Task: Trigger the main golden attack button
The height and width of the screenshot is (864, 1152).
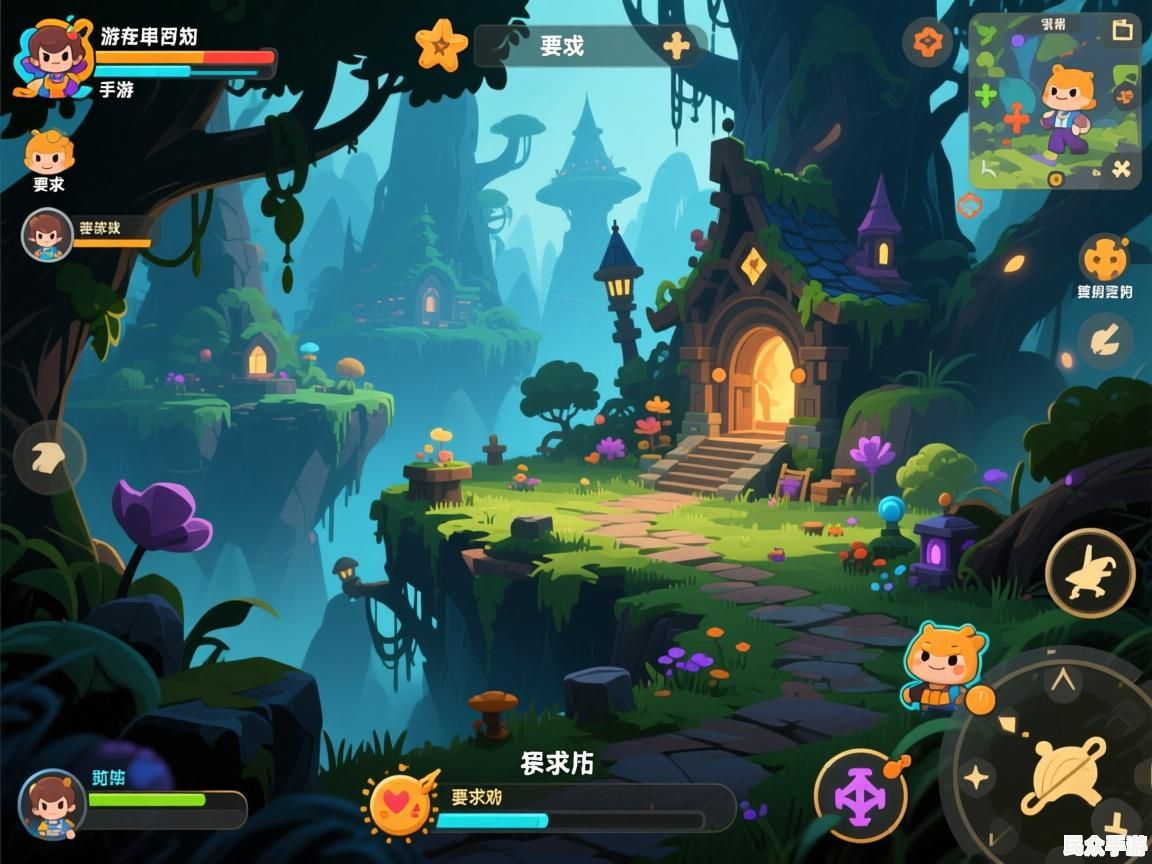Action: tap(1066, 775)
